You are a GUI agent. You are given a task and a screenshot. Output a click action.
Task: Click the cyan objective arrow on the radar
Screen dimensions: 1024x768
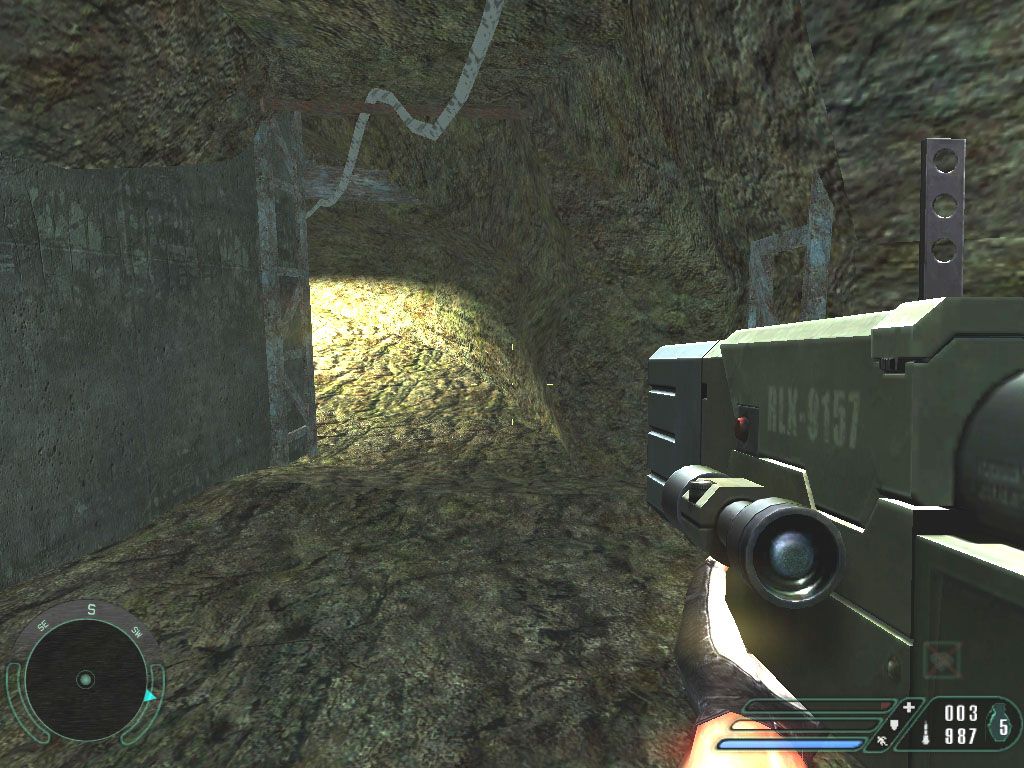click(149, 694)
